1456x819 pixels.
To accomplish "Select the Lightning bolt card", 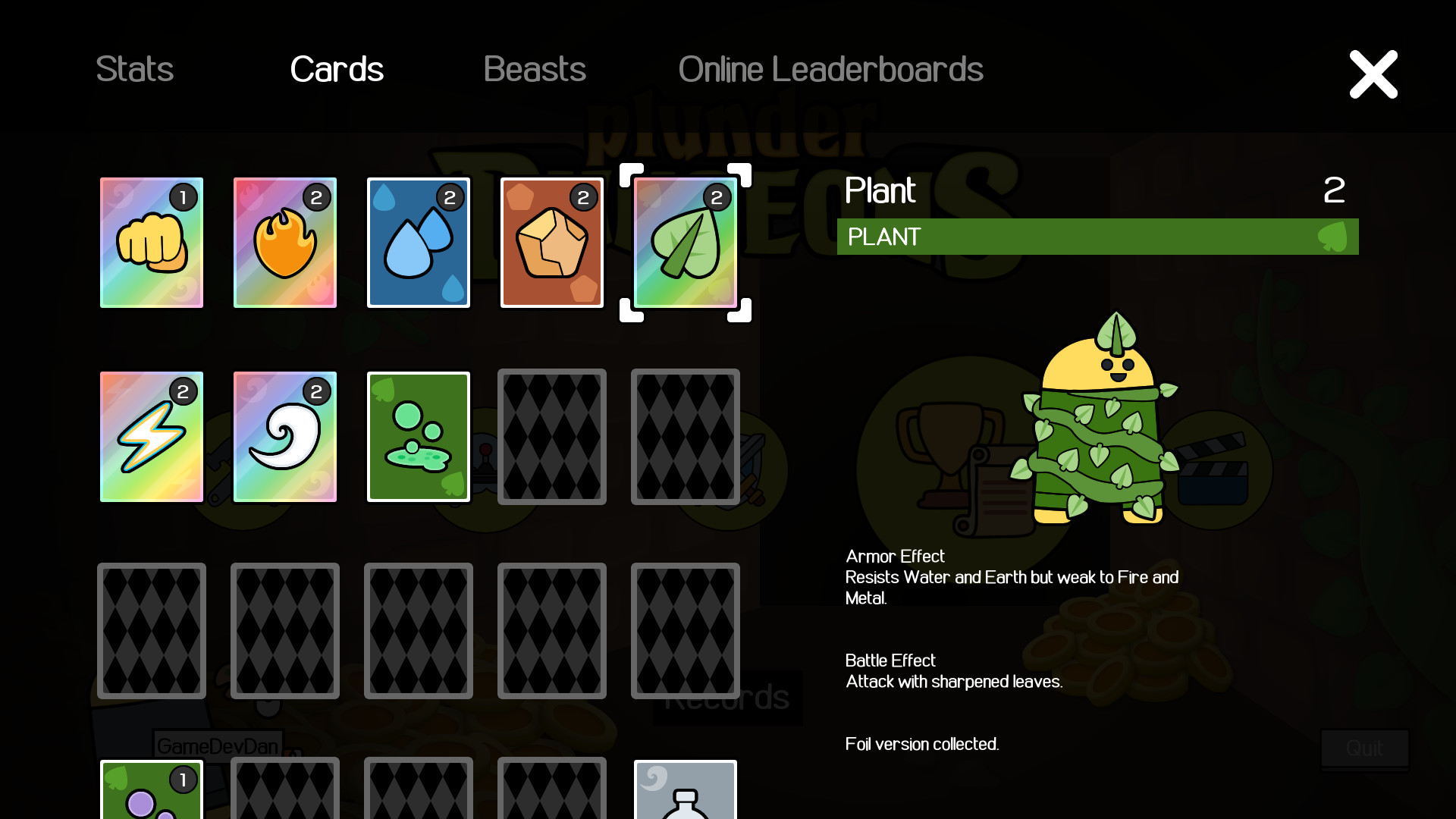I will (x=151, y=437).
